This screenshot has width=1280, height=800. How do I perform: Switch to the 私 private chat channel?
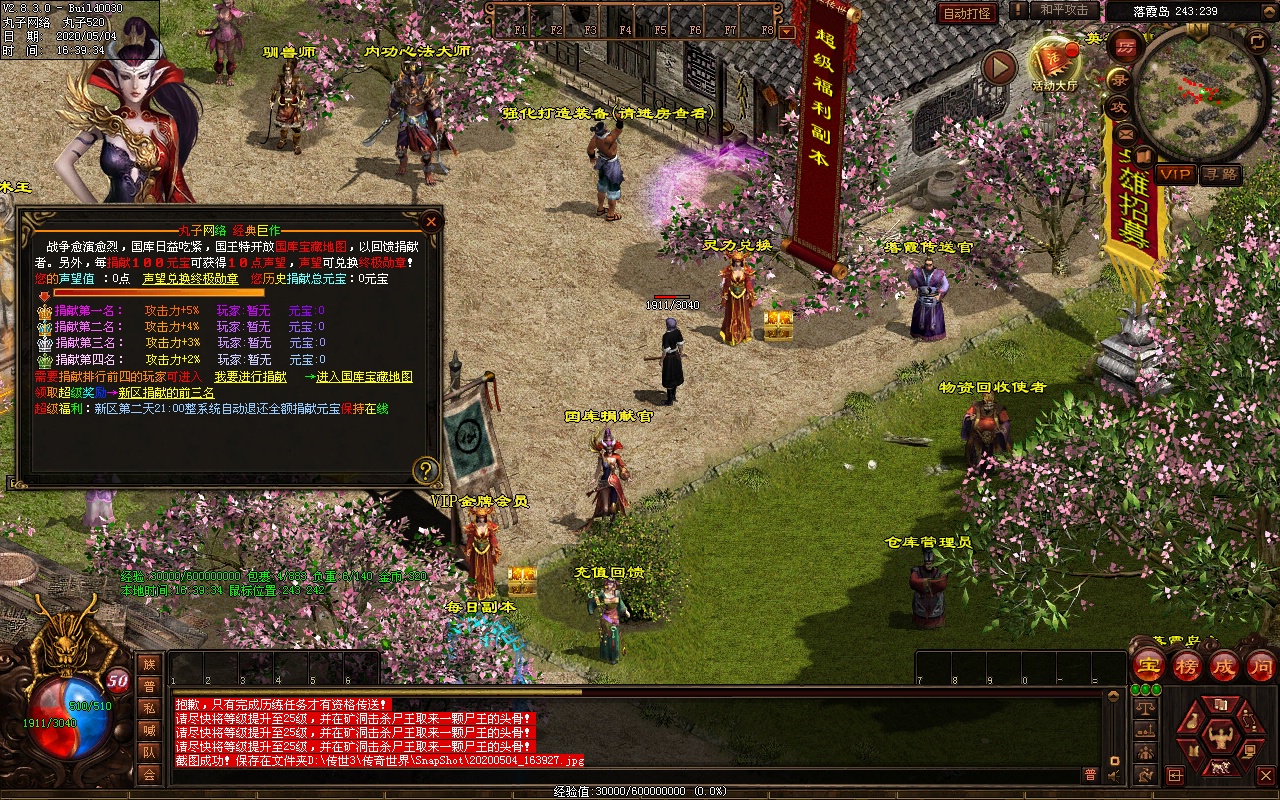149,708
